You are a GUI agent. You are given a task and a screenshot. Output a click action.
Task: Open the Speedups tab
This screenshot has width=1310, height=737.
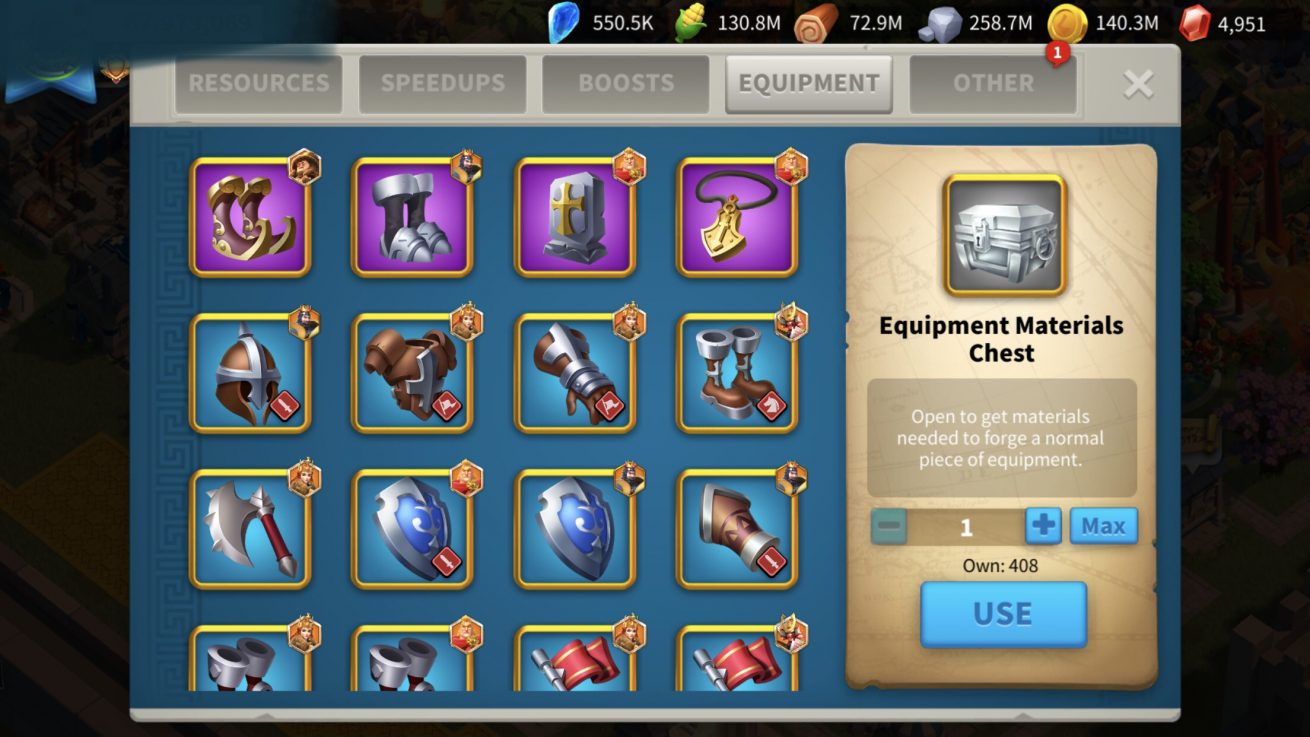[442, 83]
